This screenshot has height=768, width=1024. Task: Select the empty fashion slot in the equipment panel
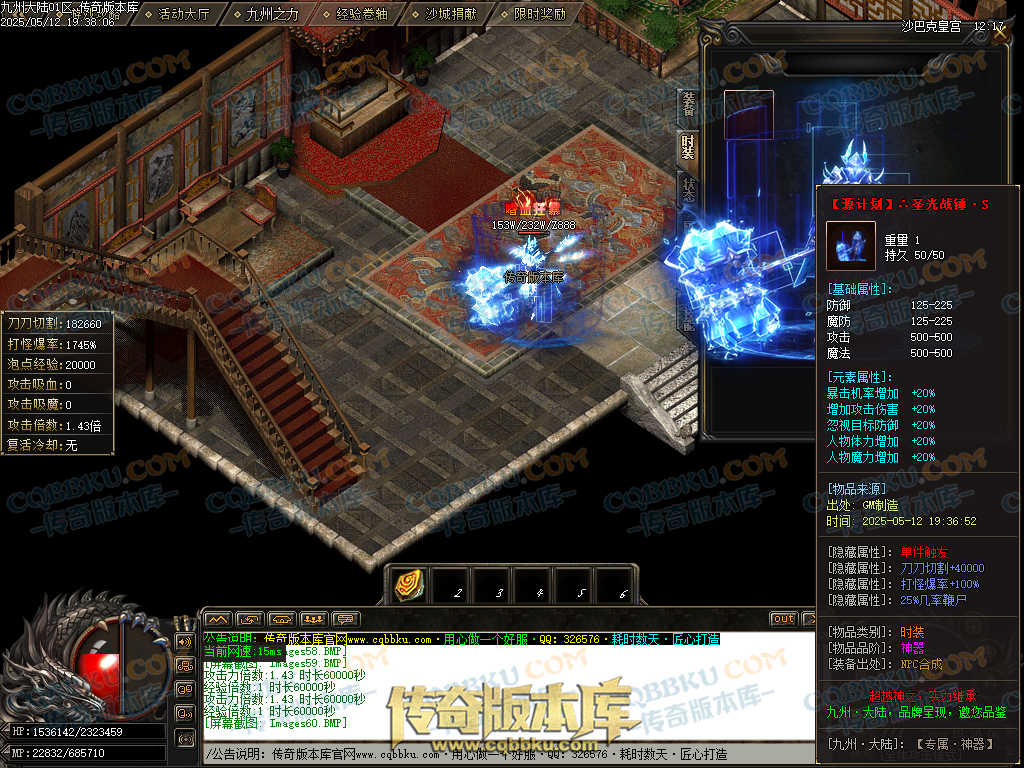coord(749,115)
